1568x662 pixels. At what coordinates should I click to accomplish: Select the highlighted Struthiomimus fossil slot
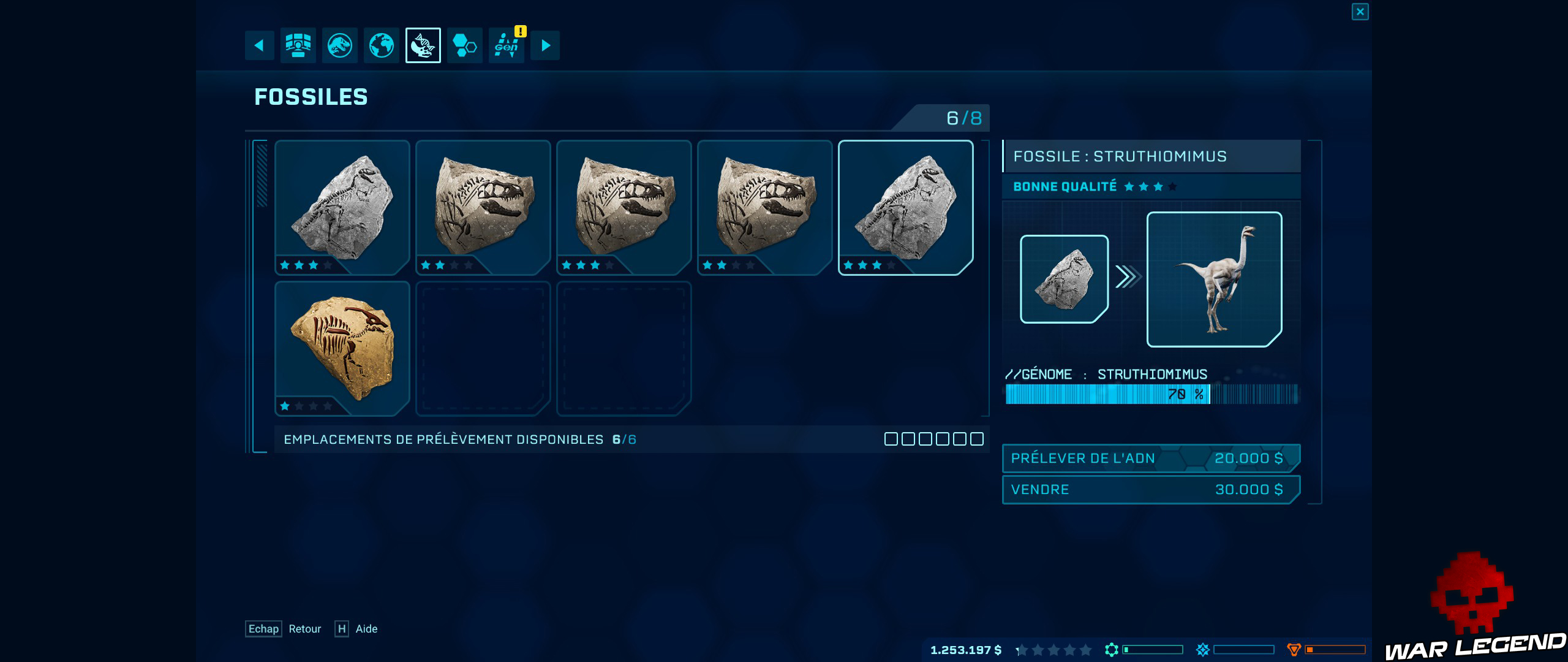pos(905,207)
